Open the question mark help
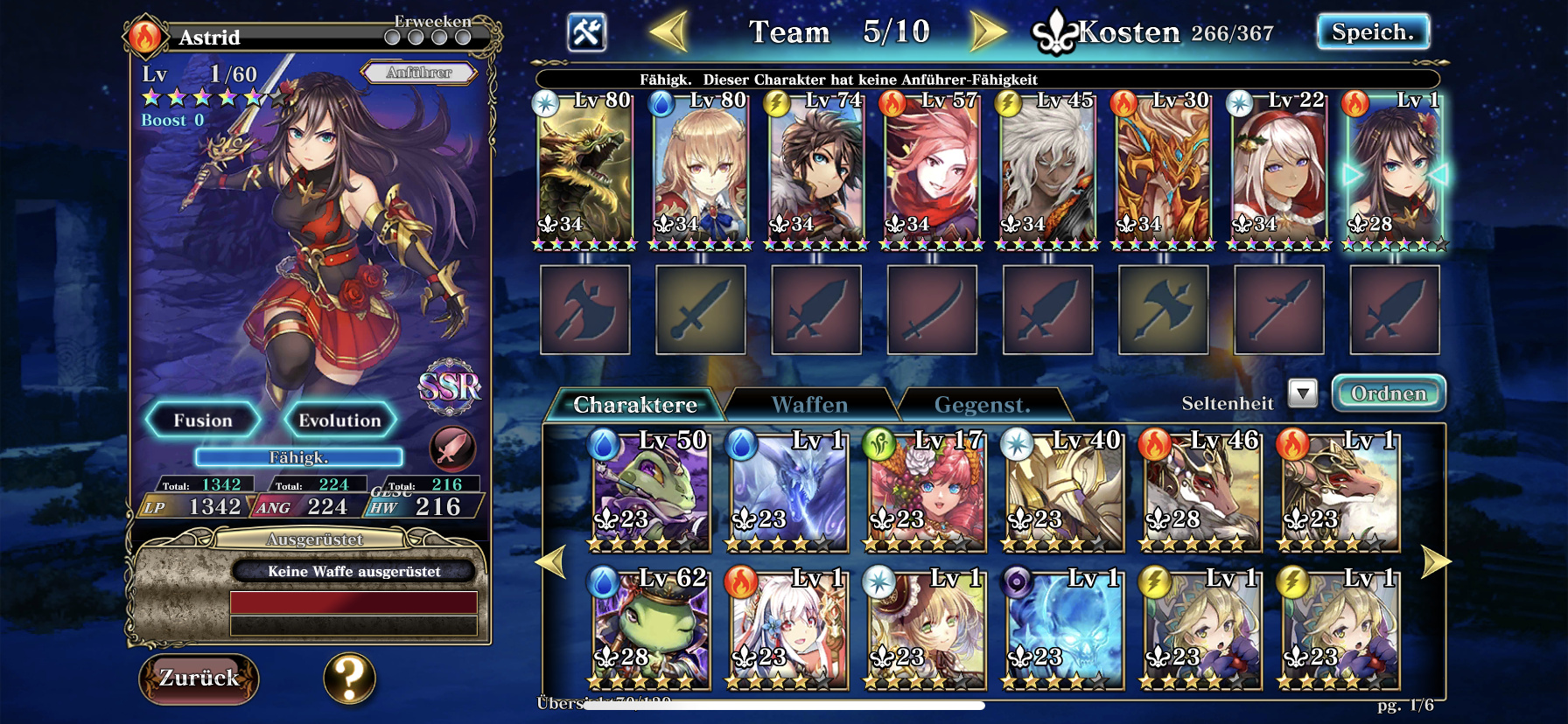1568x724 pixels. (x=349, y=679)
